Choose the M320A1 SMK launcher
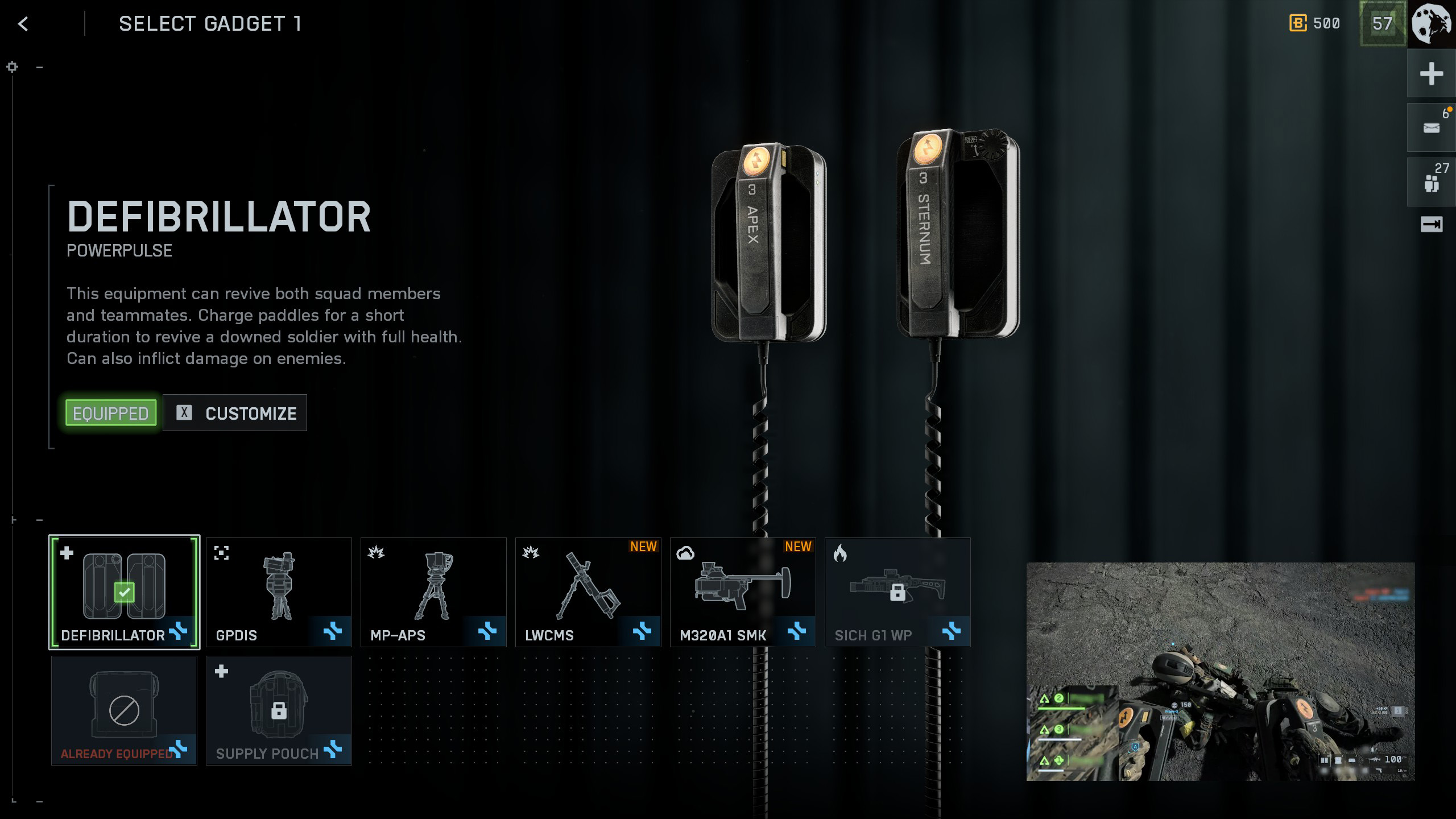 pyautogui.click(x=743, y=592)
